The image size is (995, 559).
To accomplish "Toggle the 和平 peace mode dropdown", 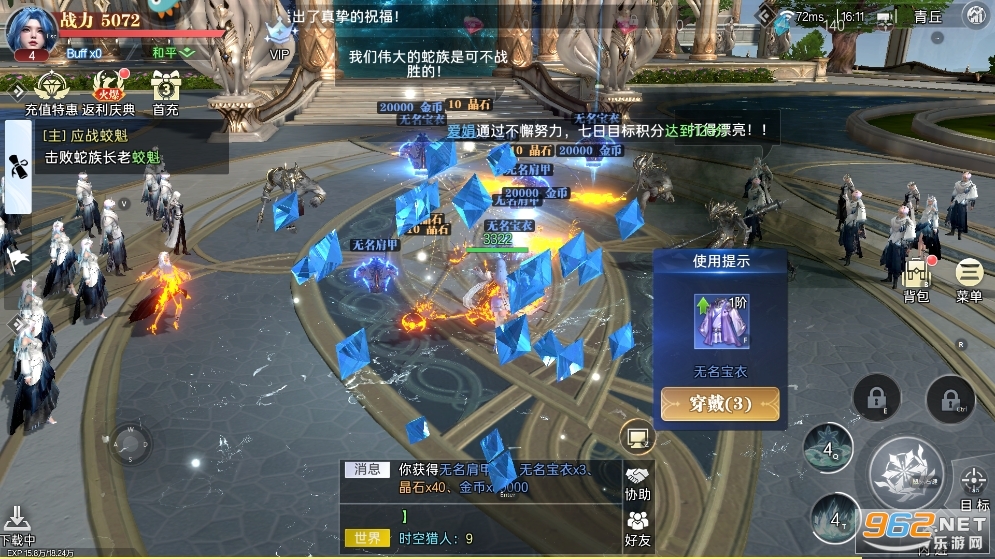I will 175,52.
